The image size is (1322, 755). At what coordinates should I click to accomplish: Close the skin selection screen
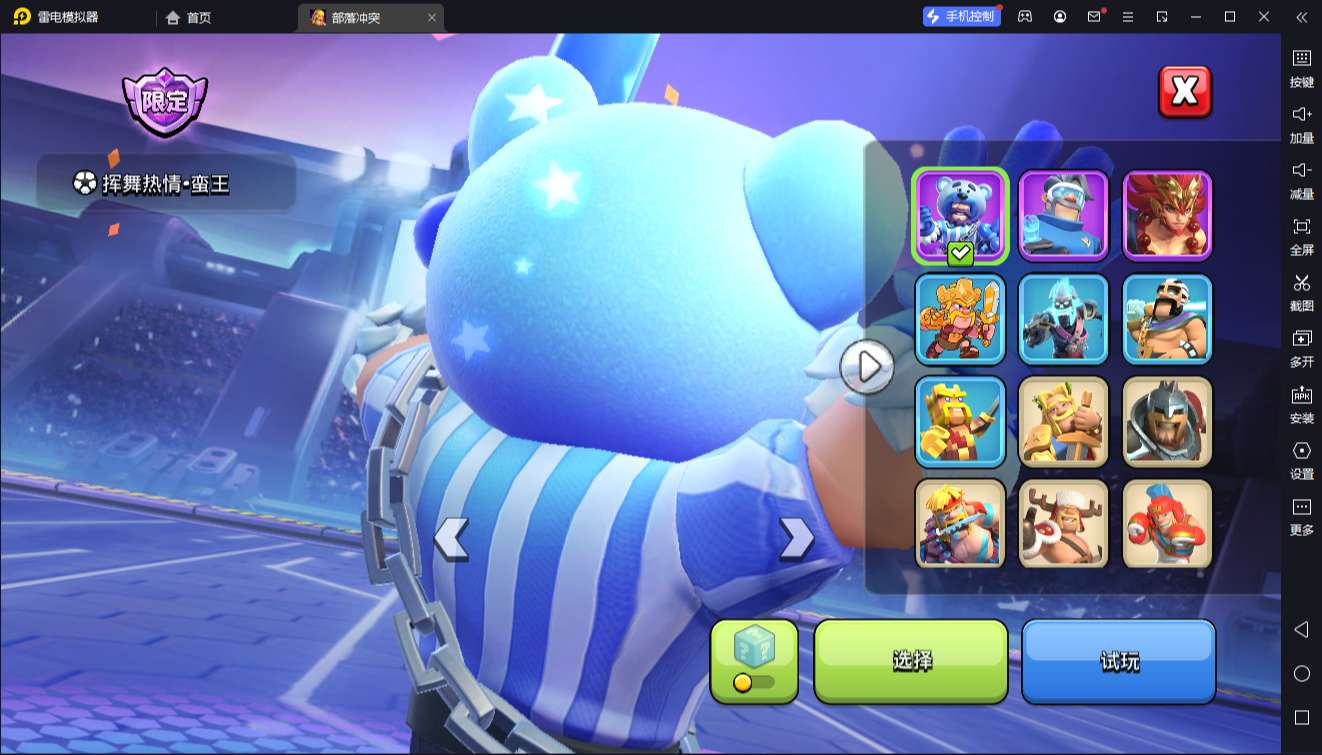[x=1184, y=92]
